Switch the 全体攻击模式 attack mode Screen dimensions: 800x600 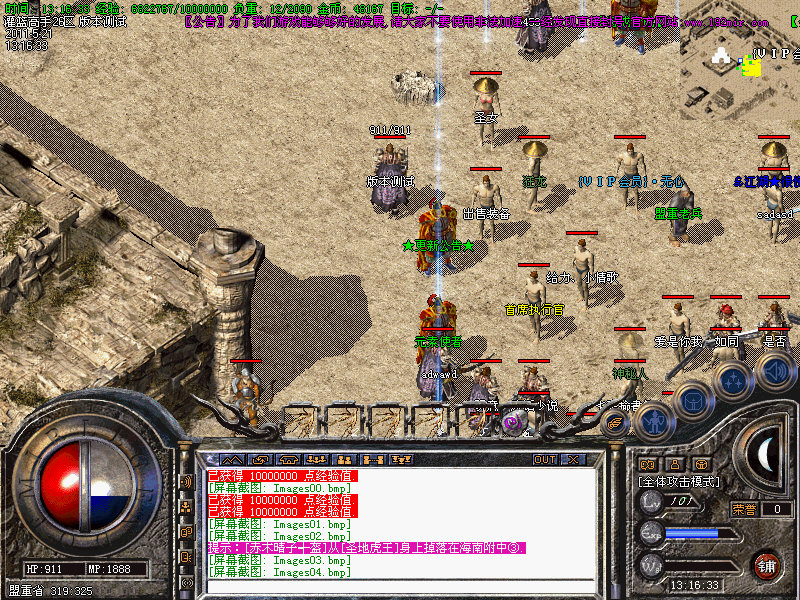pyautogui.click(x=680, y=482)
